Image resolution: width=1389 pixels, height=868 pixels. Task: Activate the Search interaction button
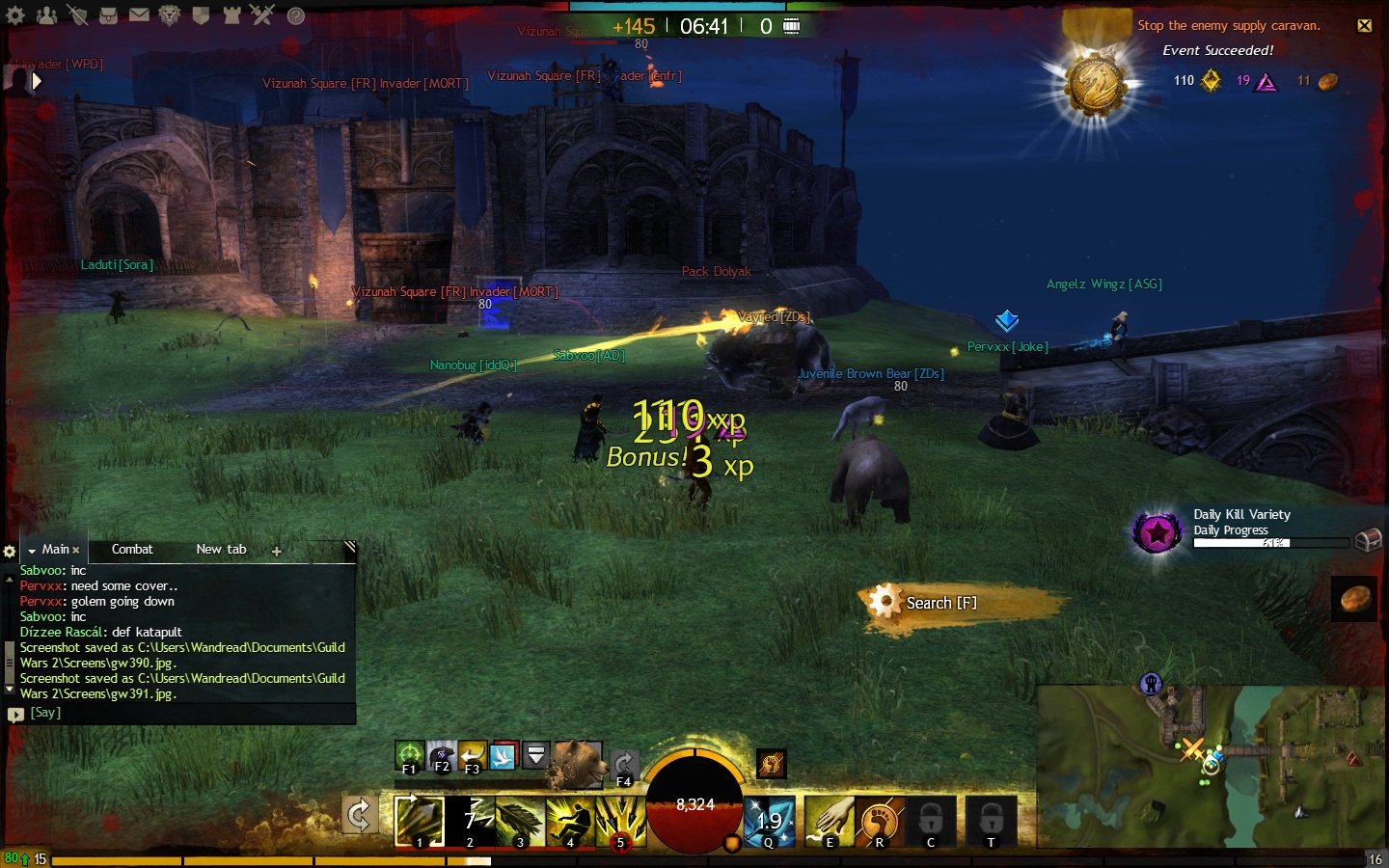[940, 603]
